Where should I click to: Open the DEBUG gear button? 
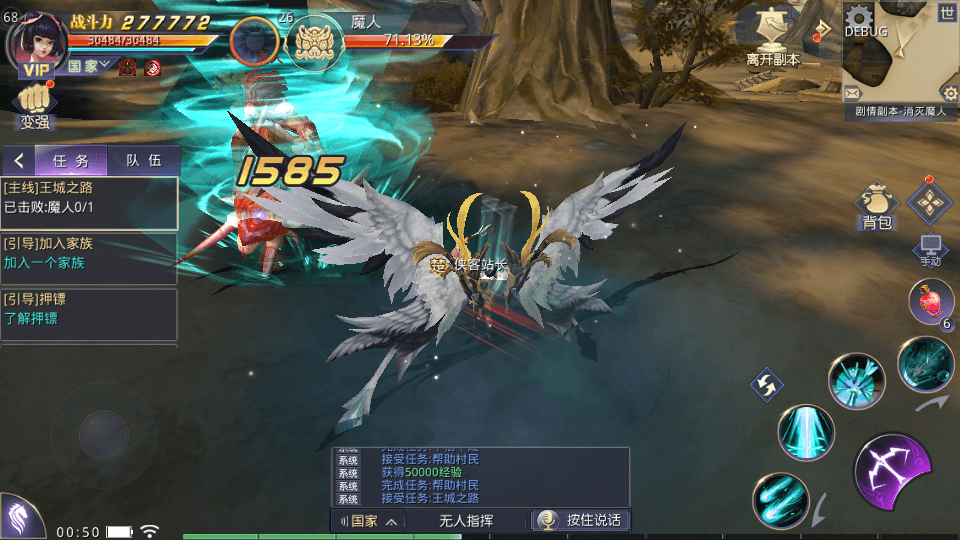click(x=862, y=20)
